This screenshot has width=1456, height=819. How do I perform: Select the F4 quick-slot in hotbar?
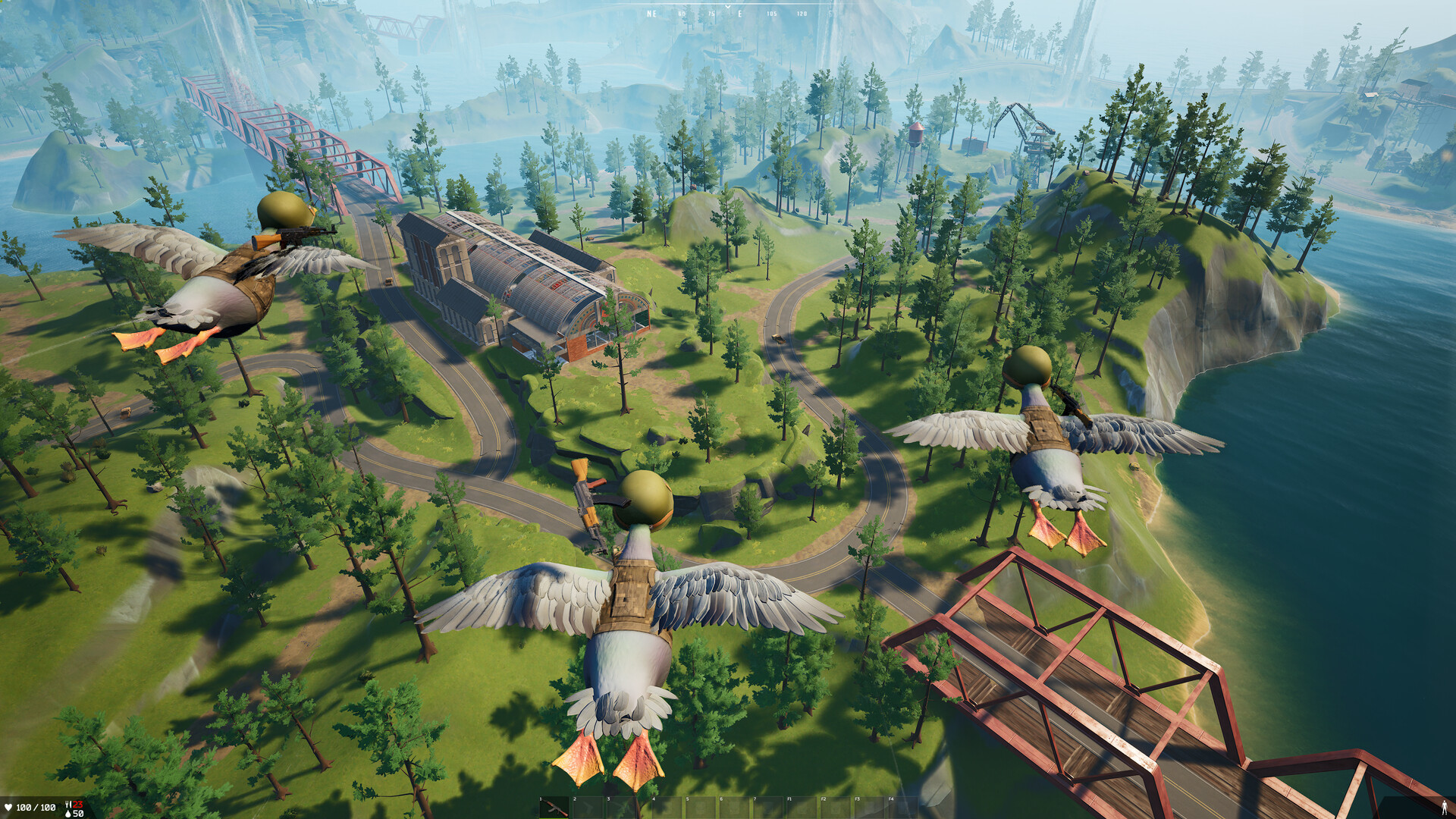pos(902,806)
